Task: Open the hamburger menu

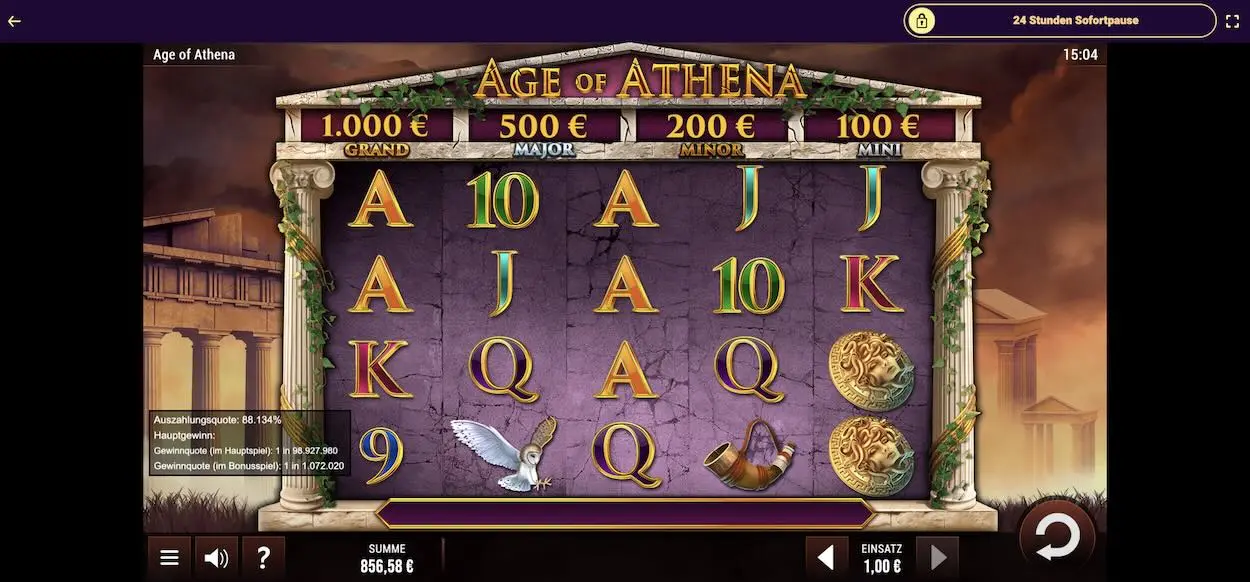Action: pyautogui.click(x=170, y=558)
